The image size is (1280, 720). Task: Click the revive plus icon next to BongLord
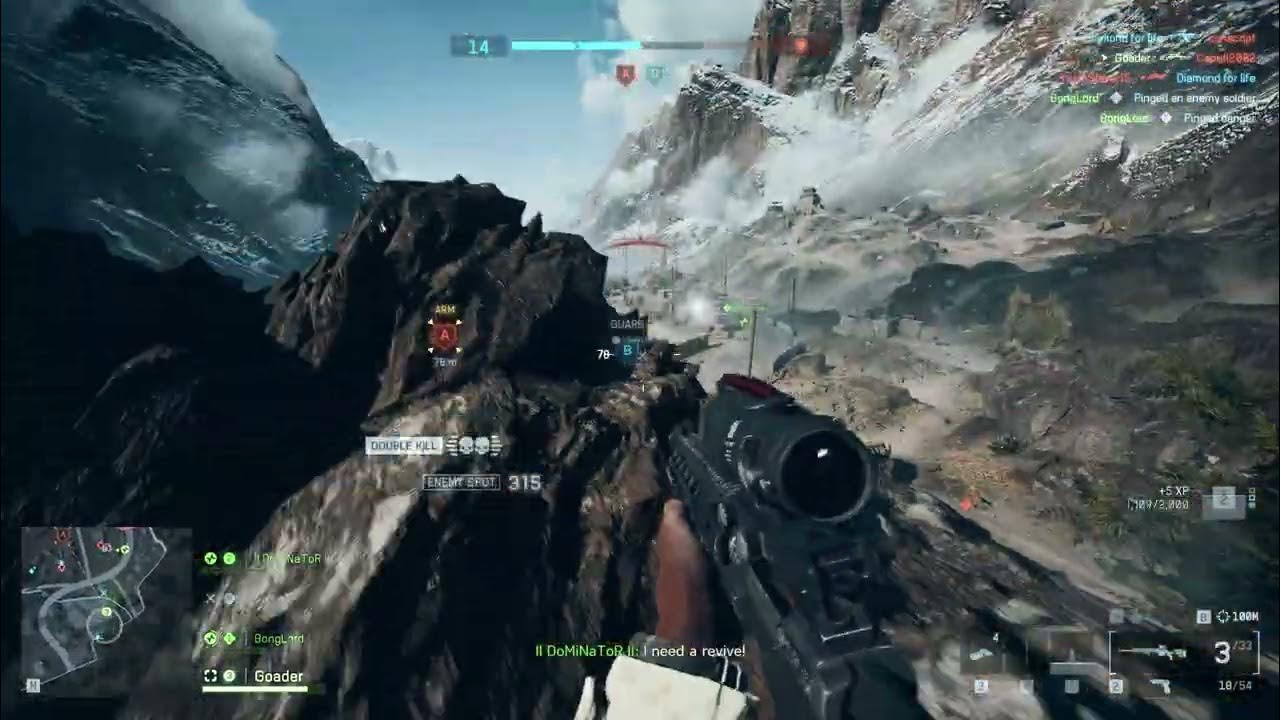[x=229, y=637]
